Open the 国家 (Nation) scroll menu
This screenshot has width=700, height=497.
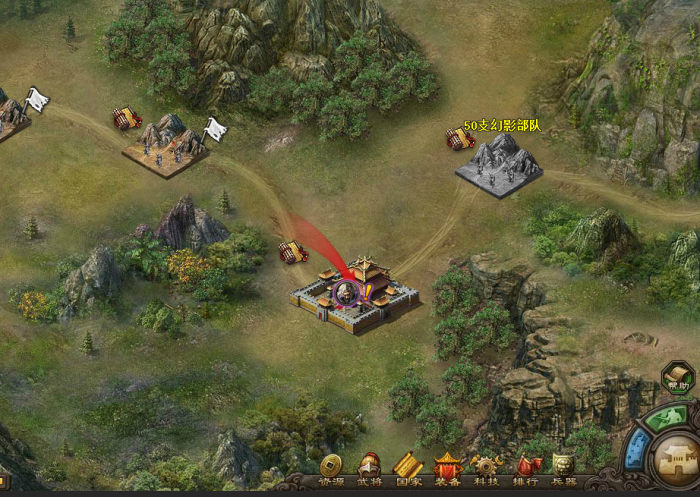(408, 467)
